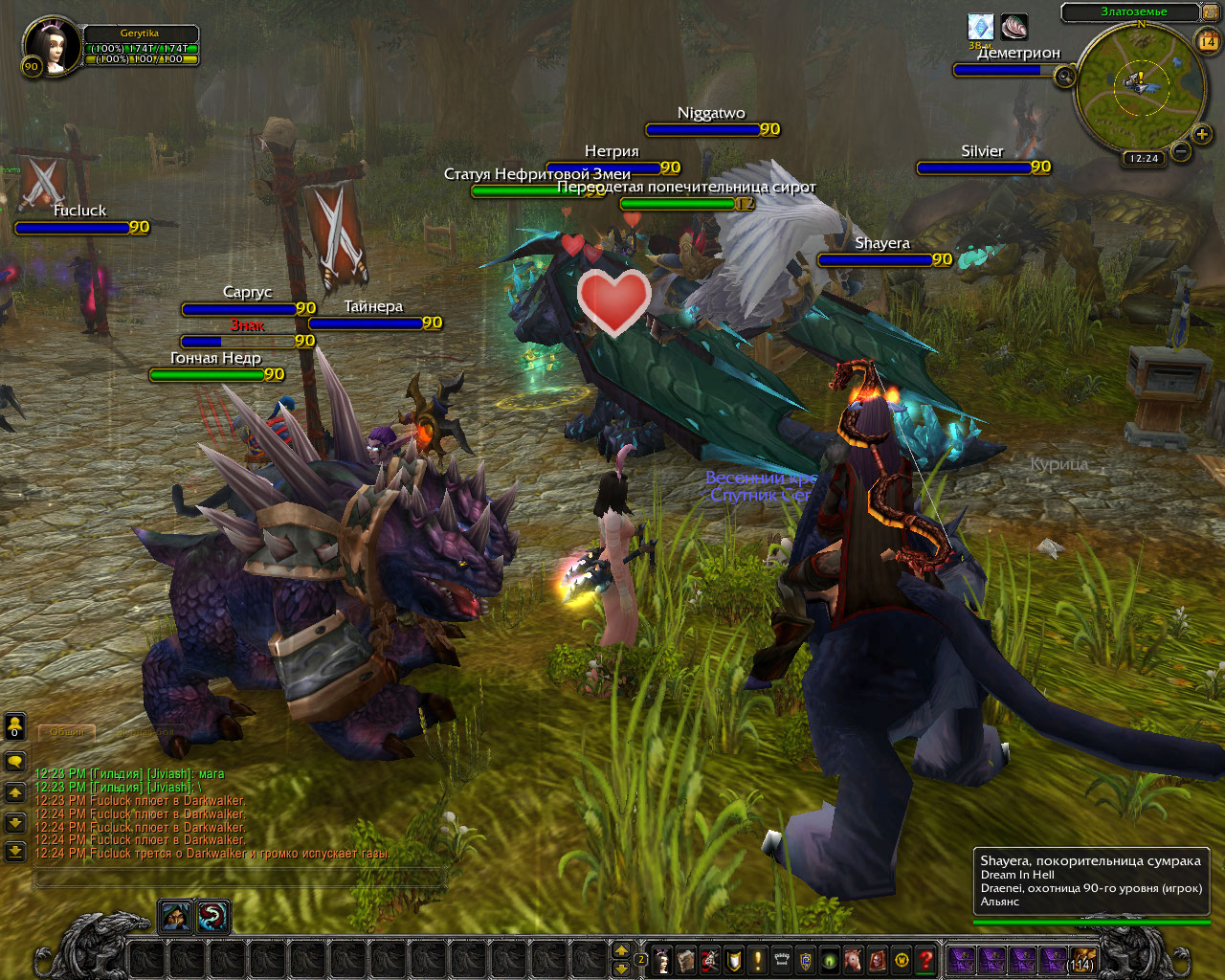
Task: Open the chat speech bubble menu
Action: tap(15, 762)
